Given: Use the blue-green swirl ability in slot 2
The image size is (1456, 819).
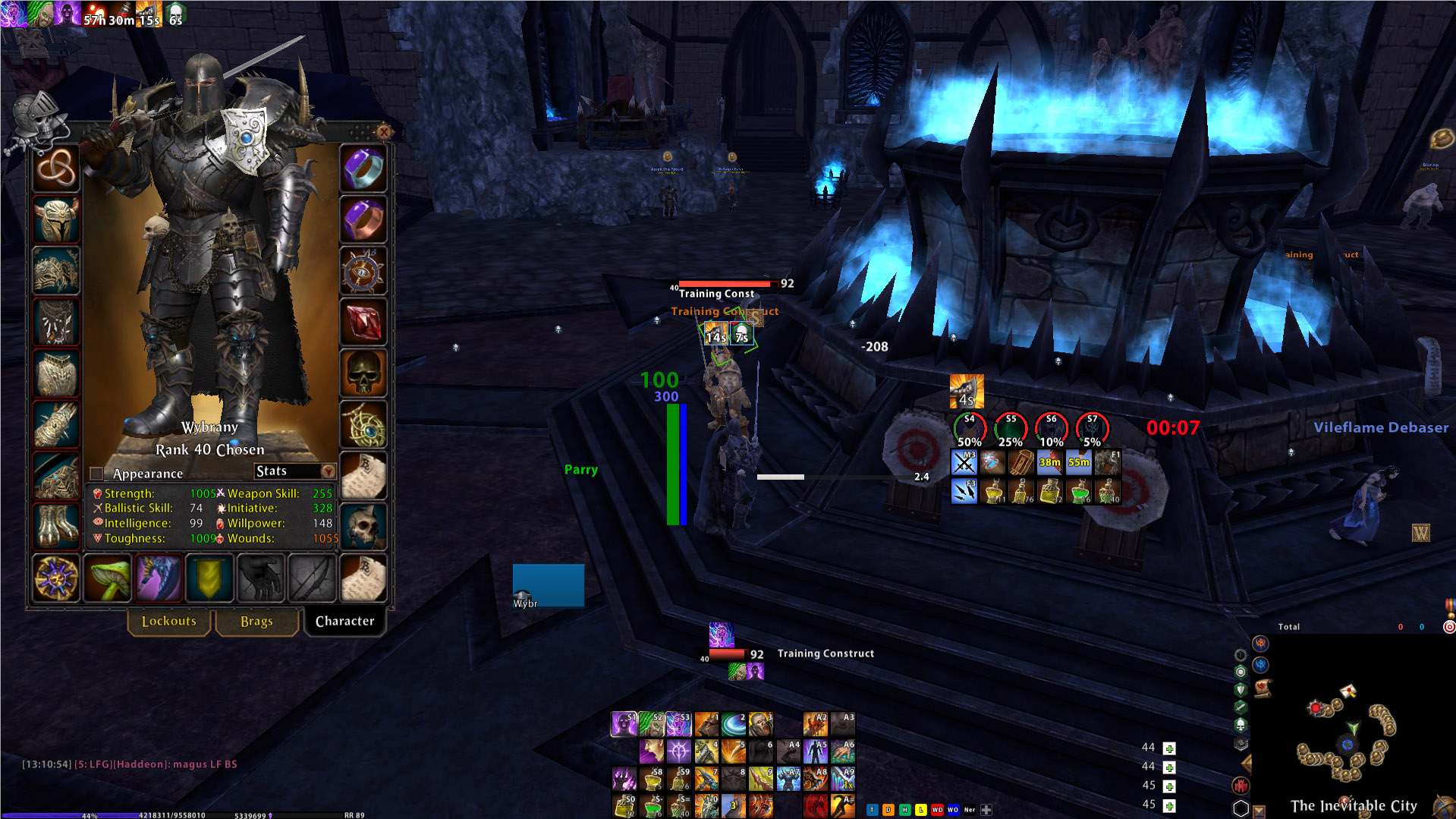Looking at the screenshot, I should click(733, 724).
